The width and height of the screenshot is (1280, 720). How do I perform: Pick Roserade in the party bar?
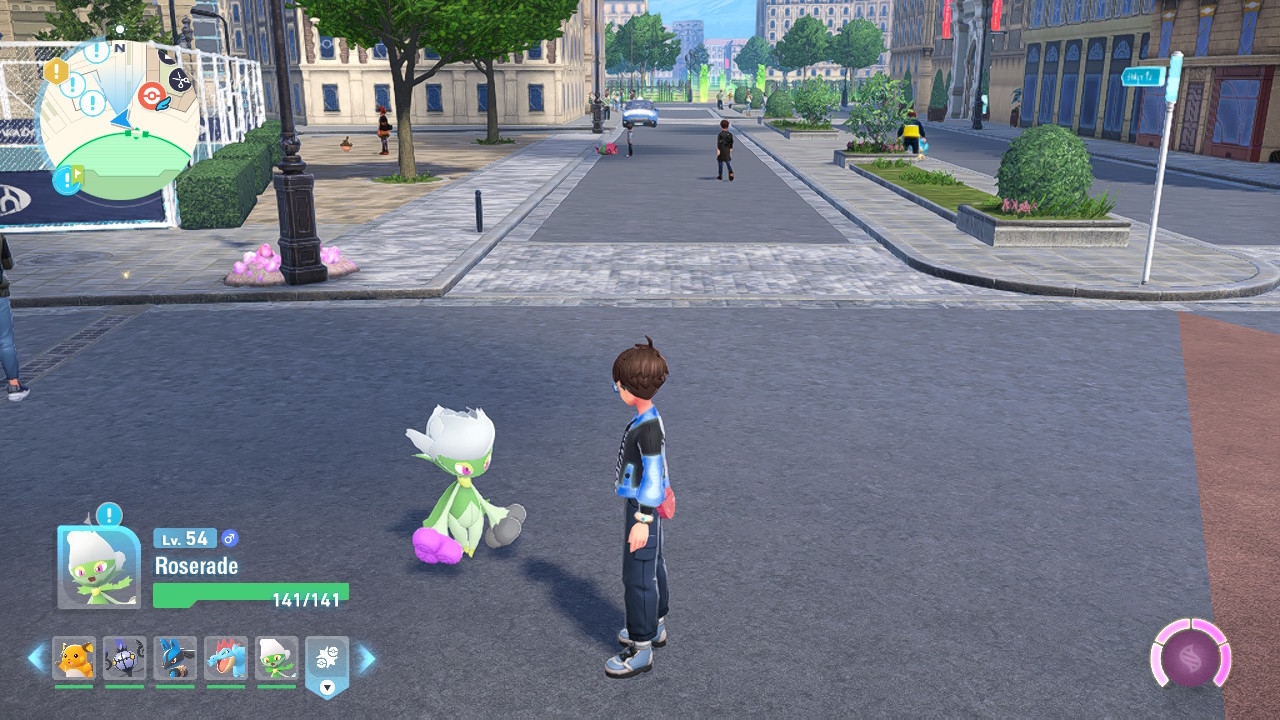pyautogui.click(x=276, y=658)
